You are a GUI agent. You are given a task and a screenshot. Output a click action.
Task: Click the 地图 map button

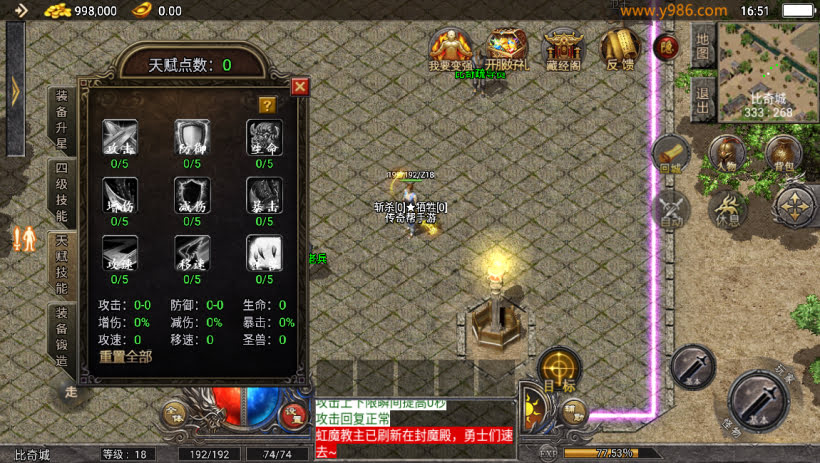click(703, 46)
